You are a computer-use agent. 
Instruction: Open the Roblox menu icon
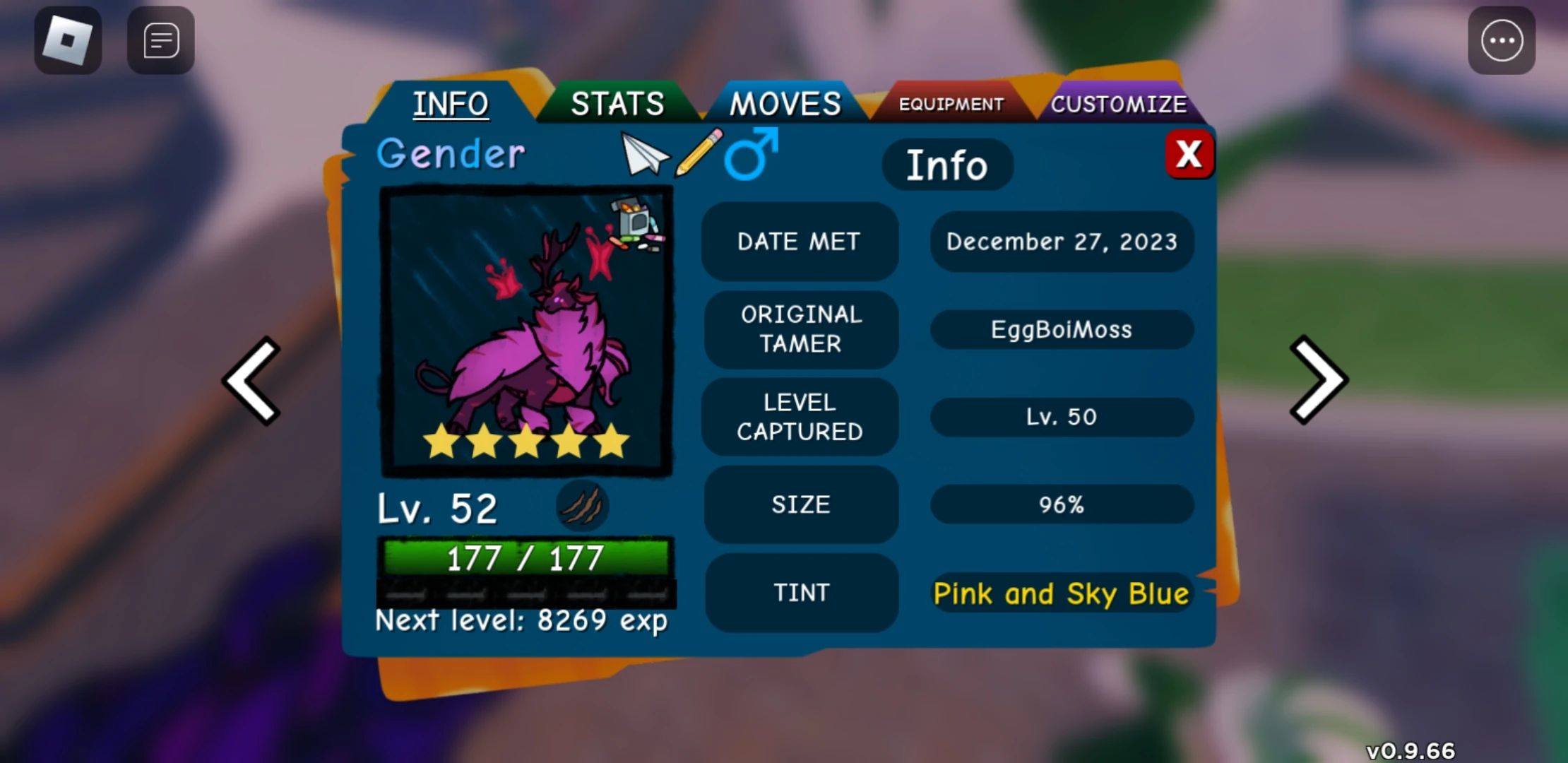67,40
